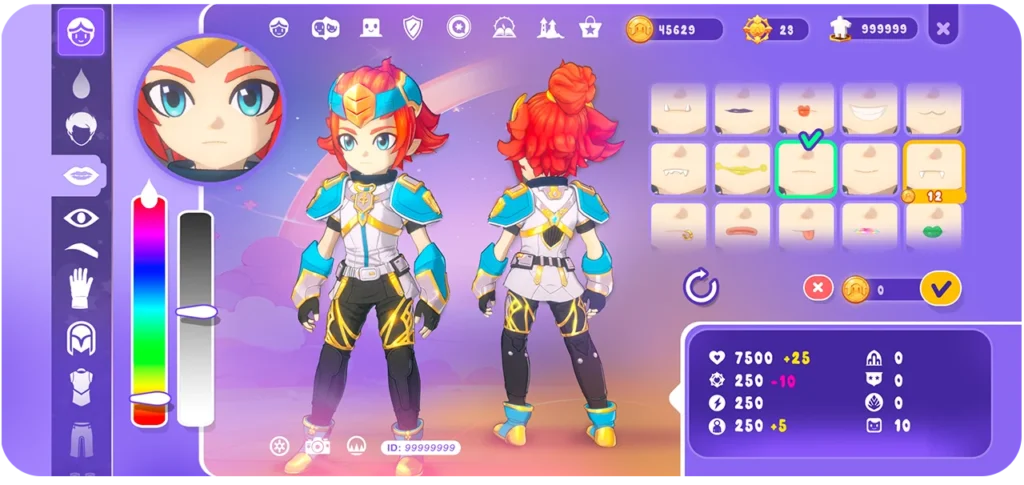
Task: Switch to the eyebrow category
Action: (80, 249)
